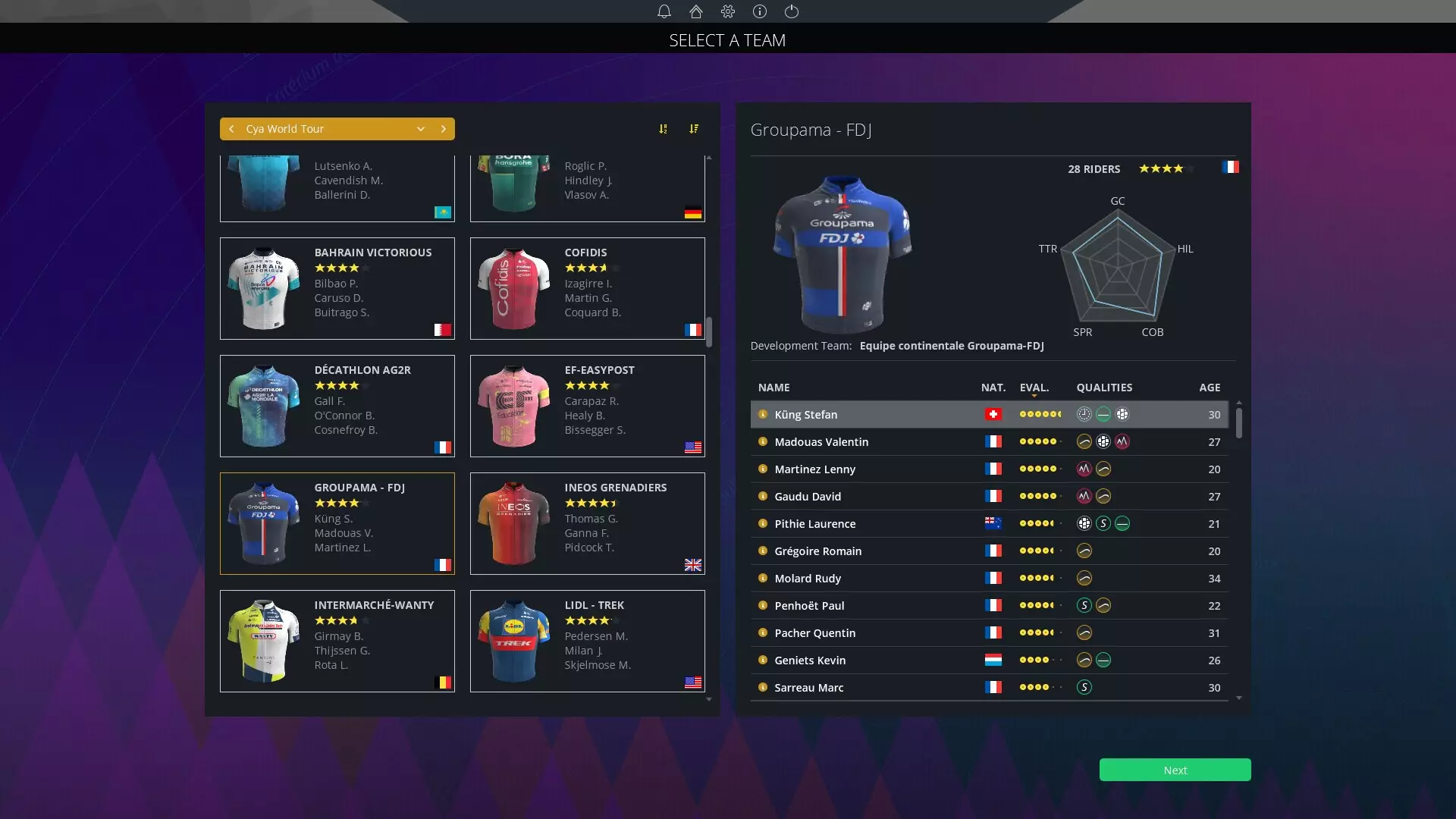Viewport: 1456px width, 819px height.
Task: Click the info badge beside Madouas Valentin
Action: pos(763,441)
